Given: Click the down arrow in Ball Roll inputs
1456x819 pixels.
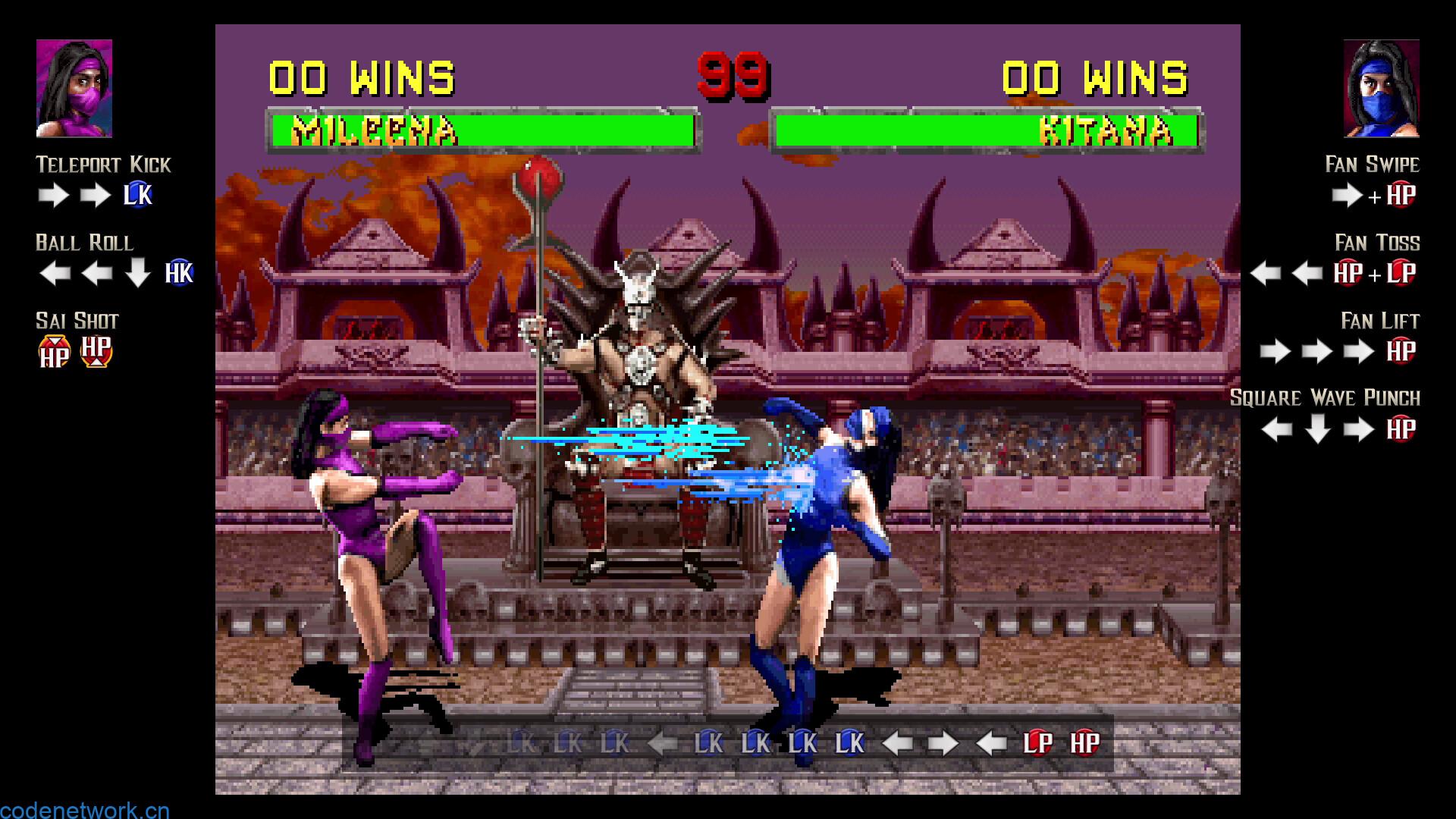Looking at the screenshot, I should (139, 275).
